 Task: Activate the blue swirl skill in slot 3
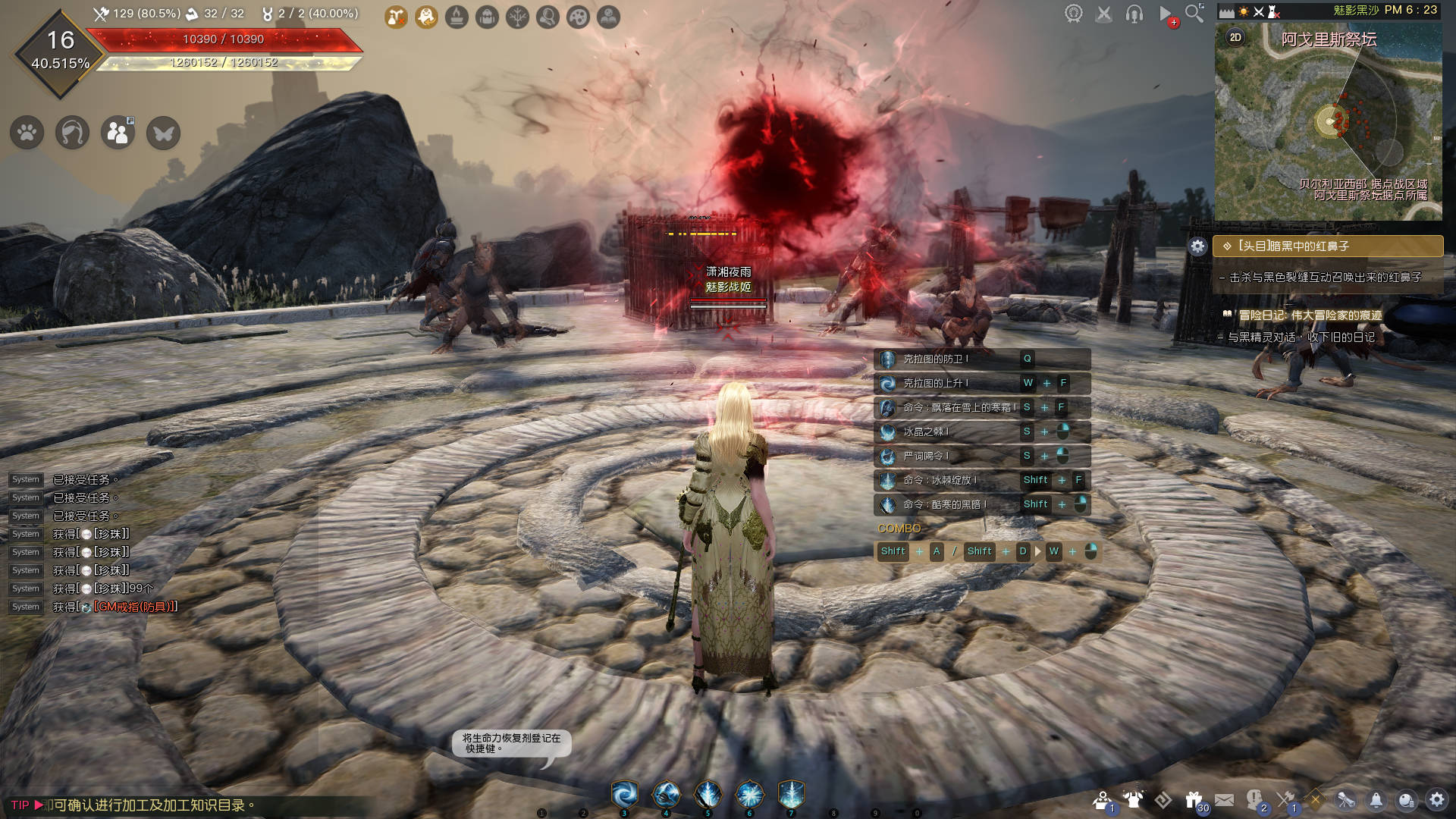pyautogui.click(x=625, y=795)
